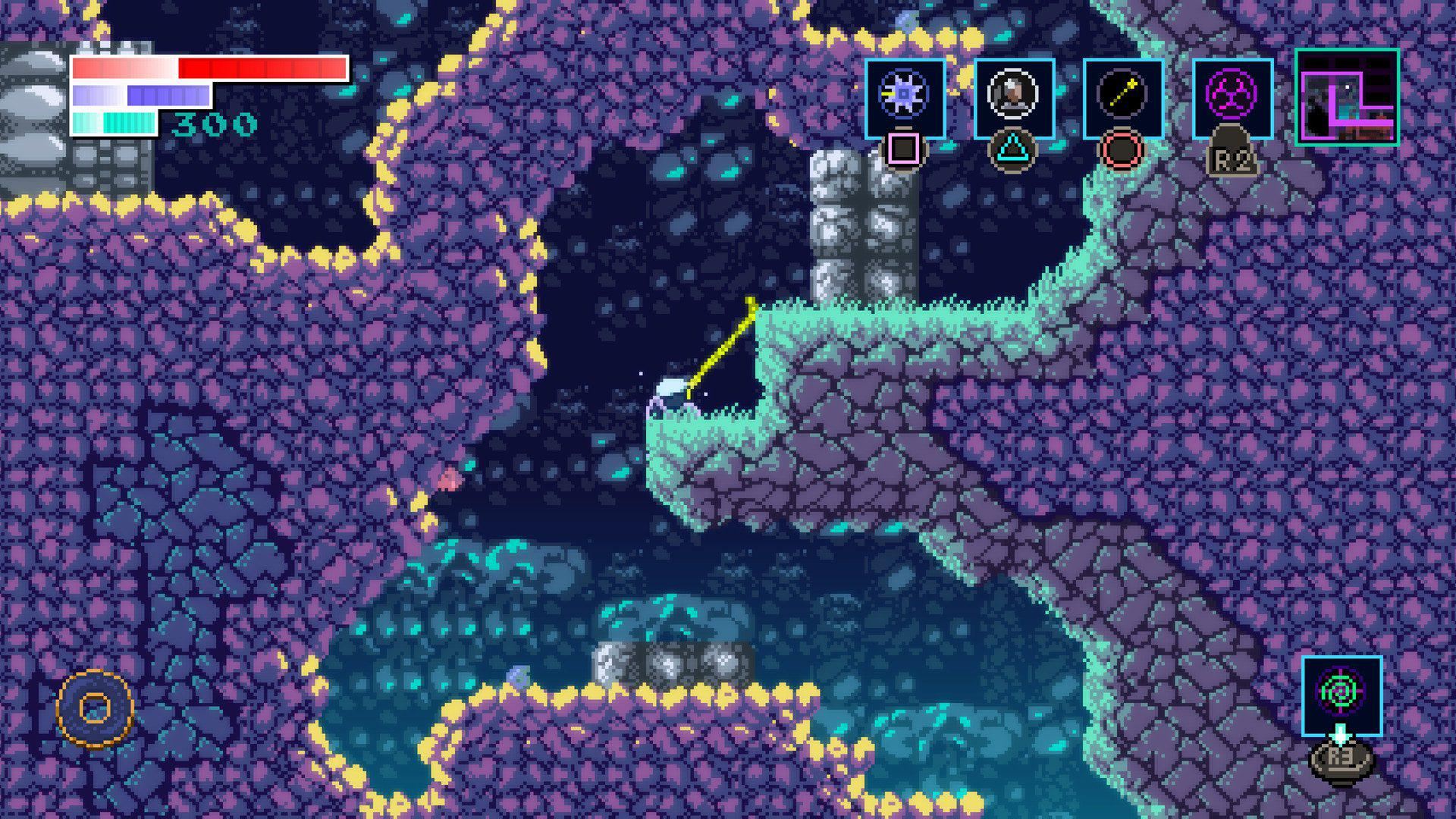Viewport: 1456px width, 819px height.
Task: Click the blue energy meter bar
Action: coord(140,95)
